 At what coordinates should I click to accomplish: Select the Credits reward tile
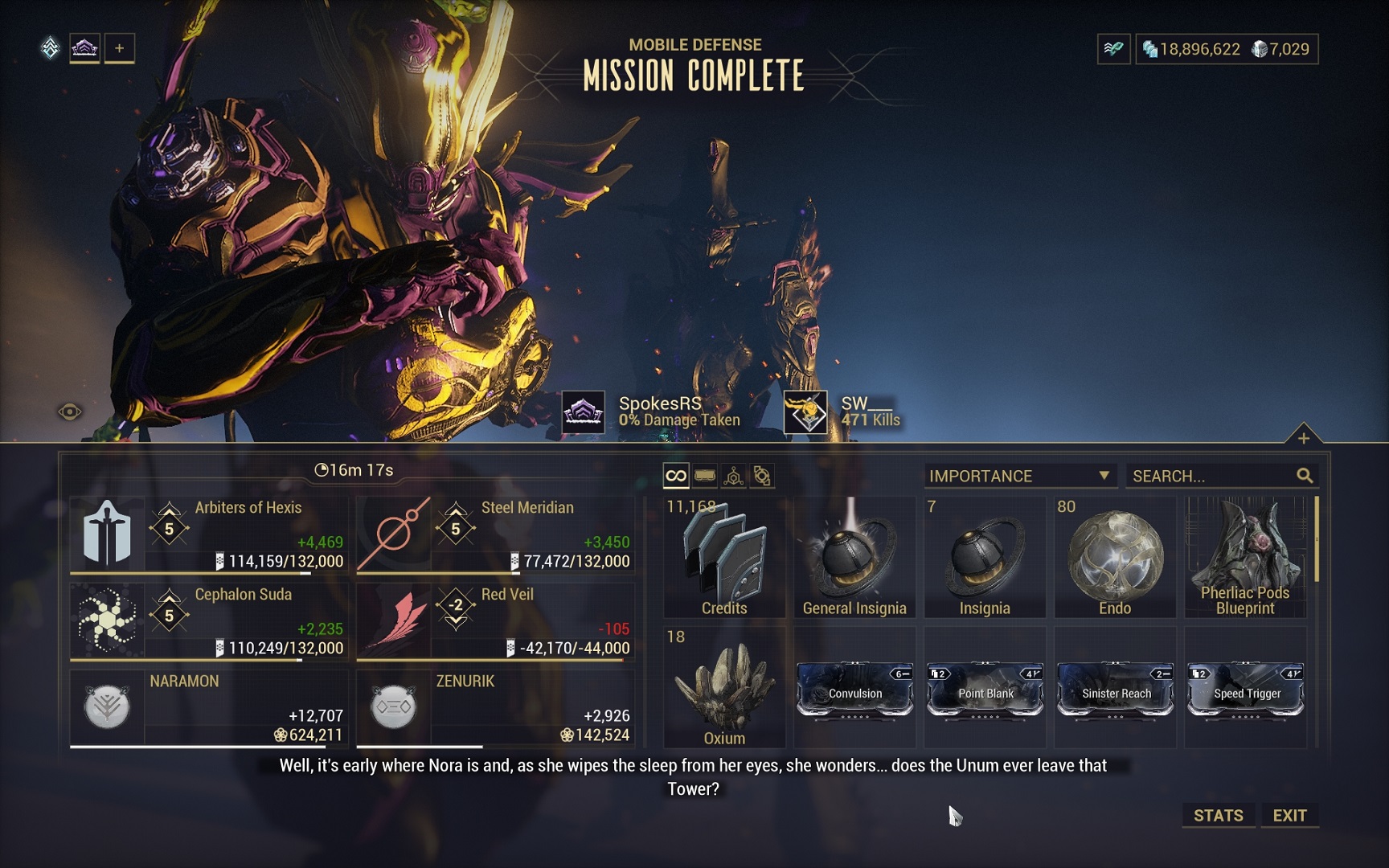pos(724,557)
